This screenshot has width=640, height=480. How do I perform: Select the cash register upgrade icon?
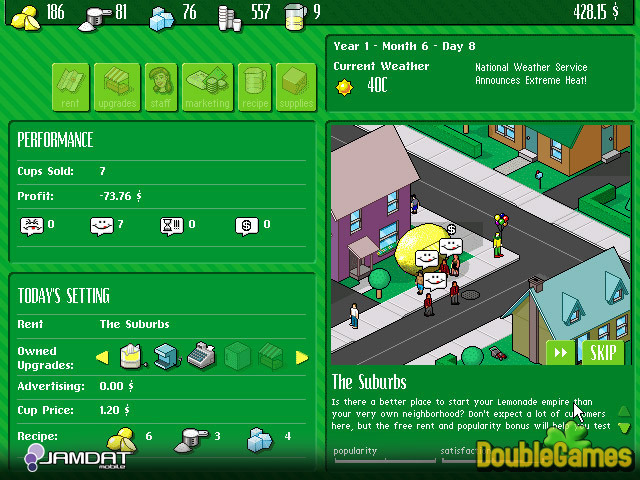pyautogui.click(x=201, y=355)
